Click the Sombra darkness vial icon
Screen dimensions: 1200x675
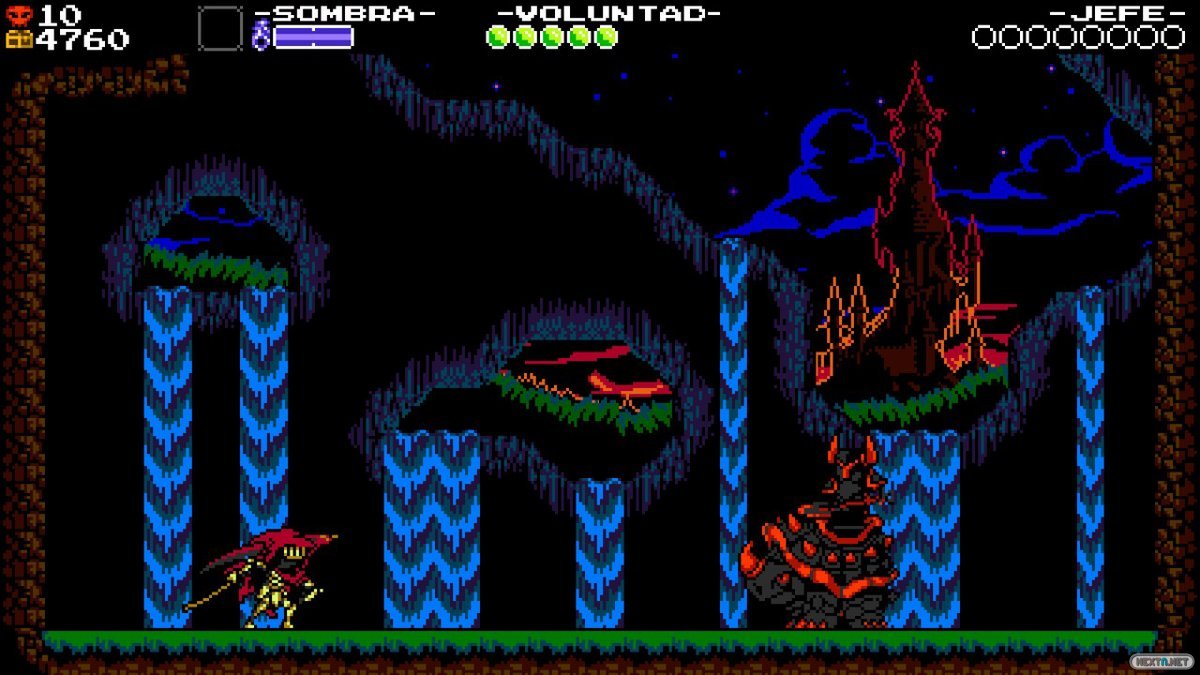pos(262,38)
